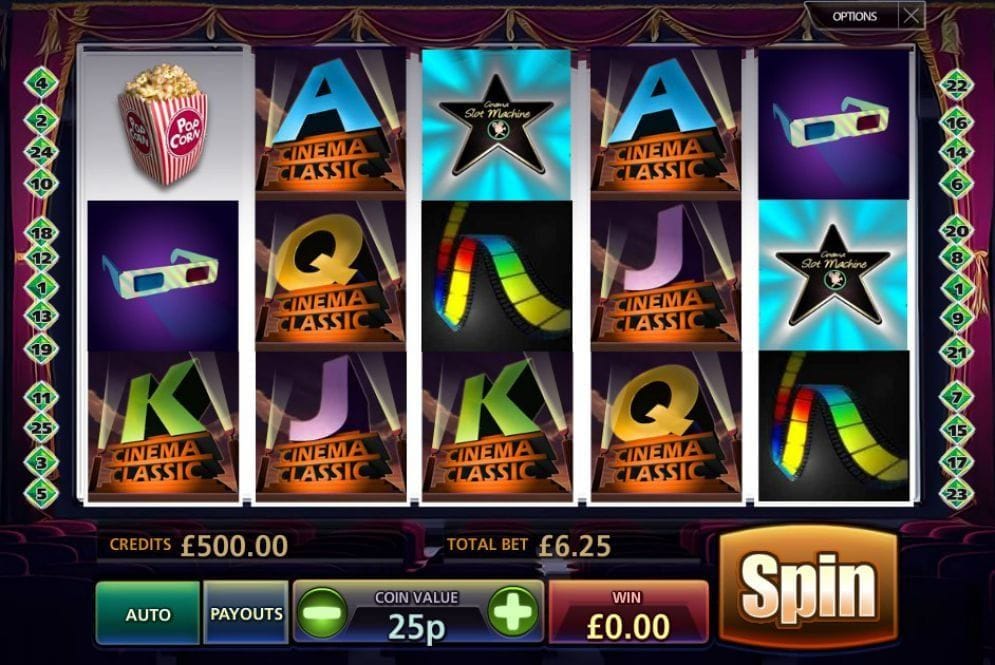Hit the big Spin button
995x665 pixels.
click(x=808, y=584)
